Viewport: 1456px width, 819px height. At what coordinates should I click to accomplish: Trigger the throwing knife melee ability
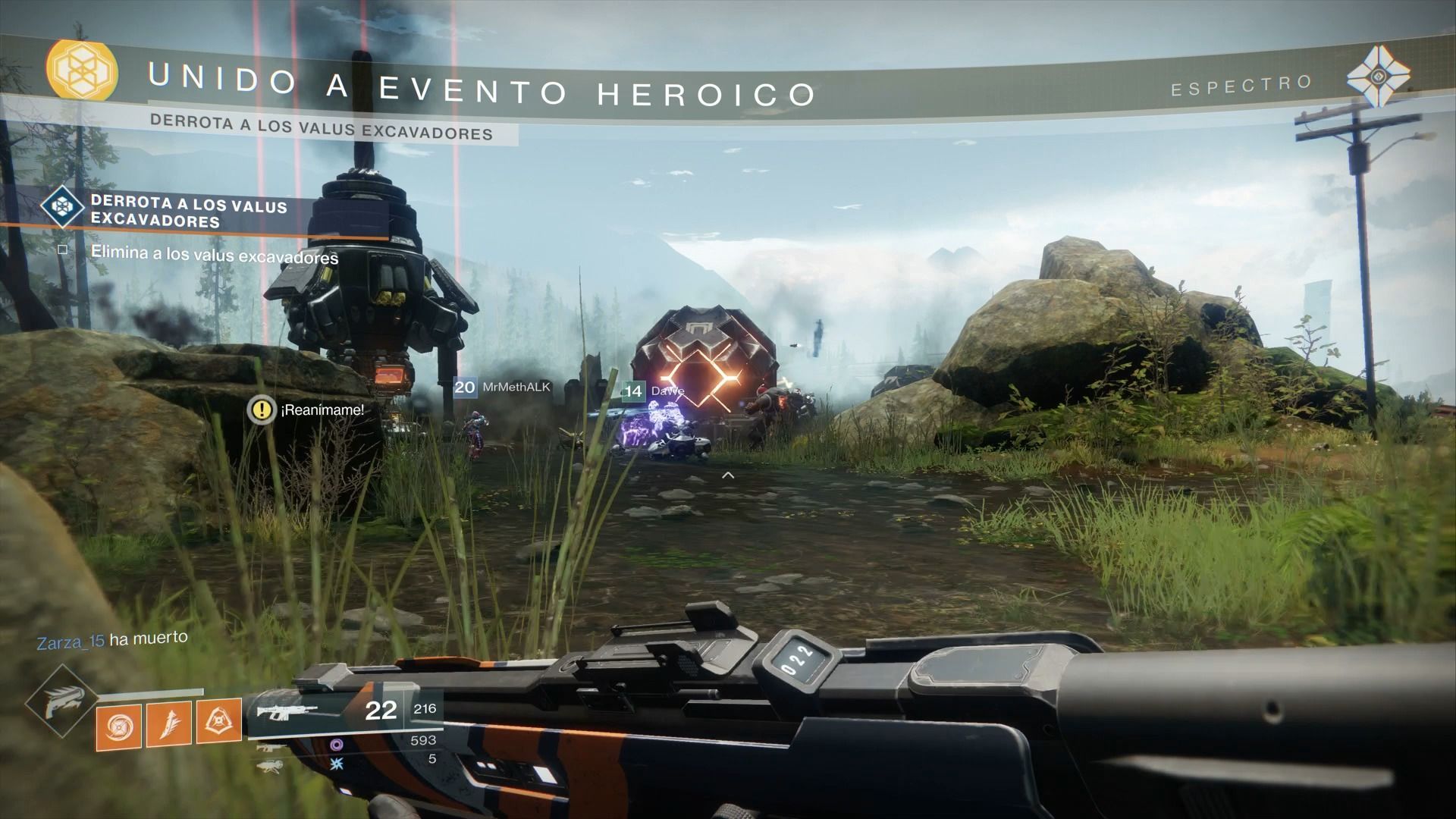pos(168,723)
